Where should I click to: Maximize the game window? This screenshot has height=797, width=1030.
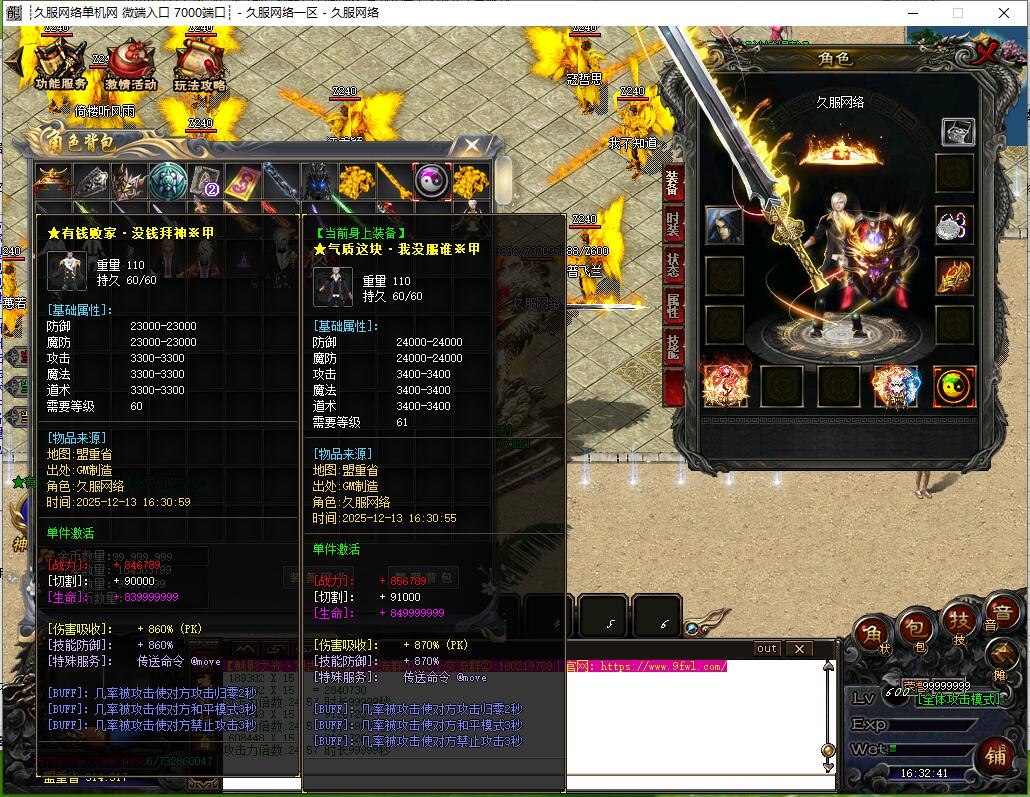(x=958, y=13)
